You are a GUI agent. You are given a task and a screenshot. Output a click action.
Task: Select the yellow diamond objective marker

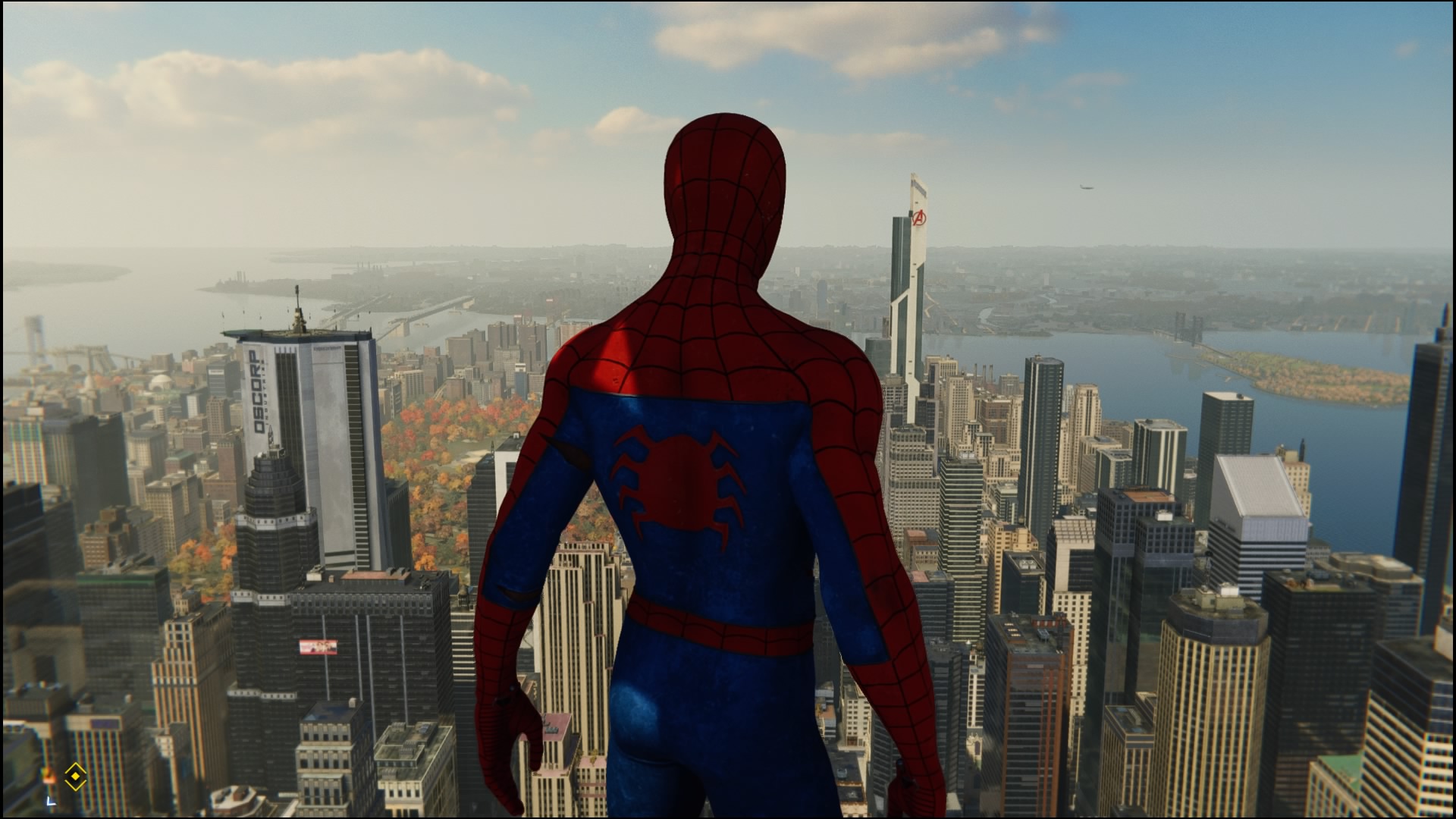(x=74, y=776)
